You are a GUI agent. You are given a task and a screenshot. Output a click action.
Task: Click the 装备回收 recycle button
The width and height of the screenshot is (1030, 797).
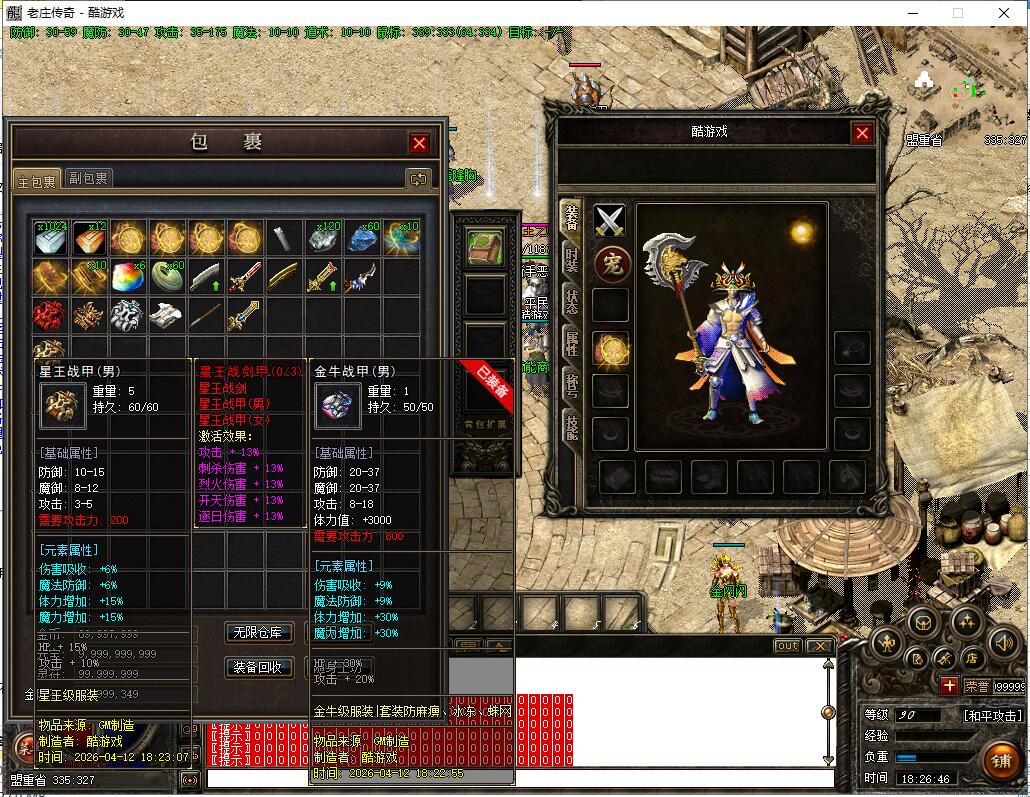click(x=258, y=667)
